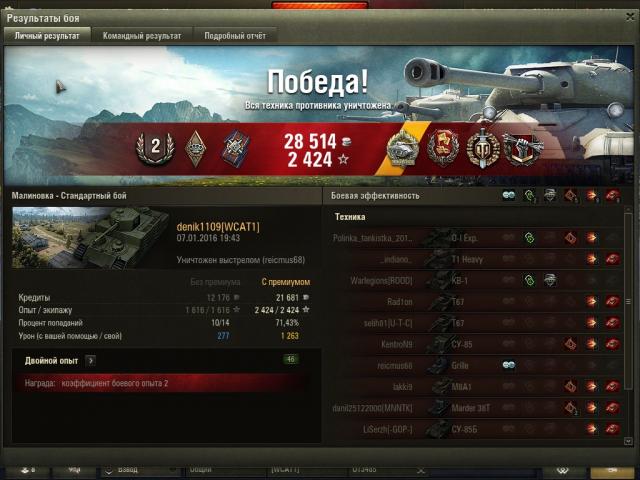Expand the Двойной опыт arrow button
640x480 pixels.
[x=91, y=360]
